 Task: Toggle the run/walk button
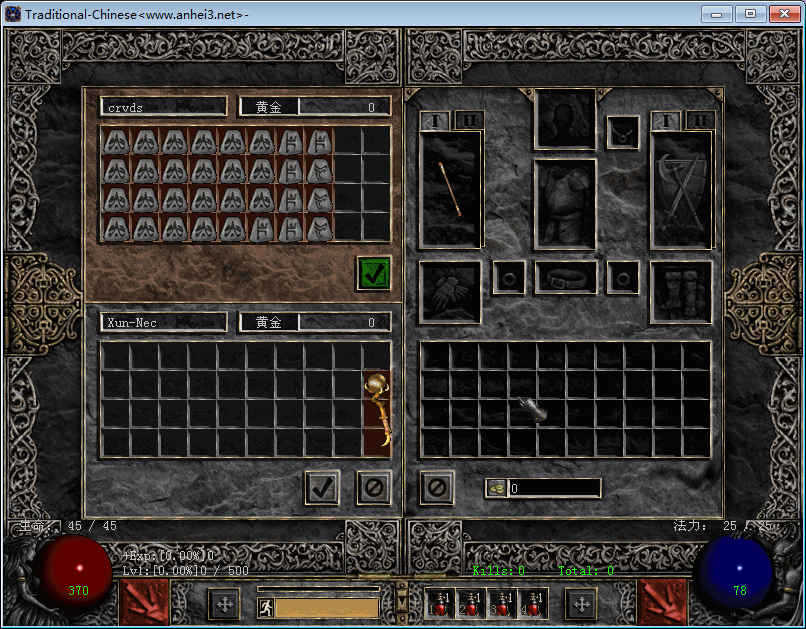tap(266, 607)
